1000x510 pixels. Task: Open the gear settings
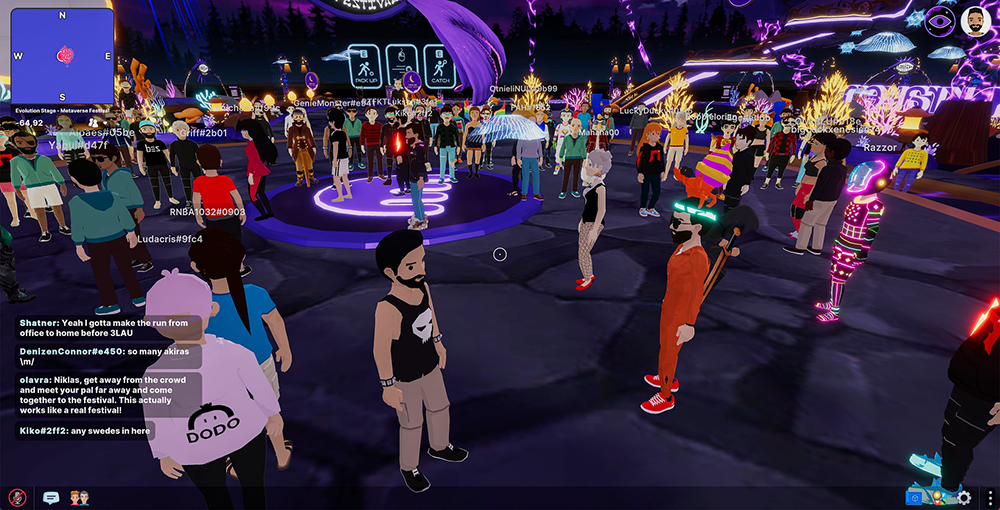964,497
